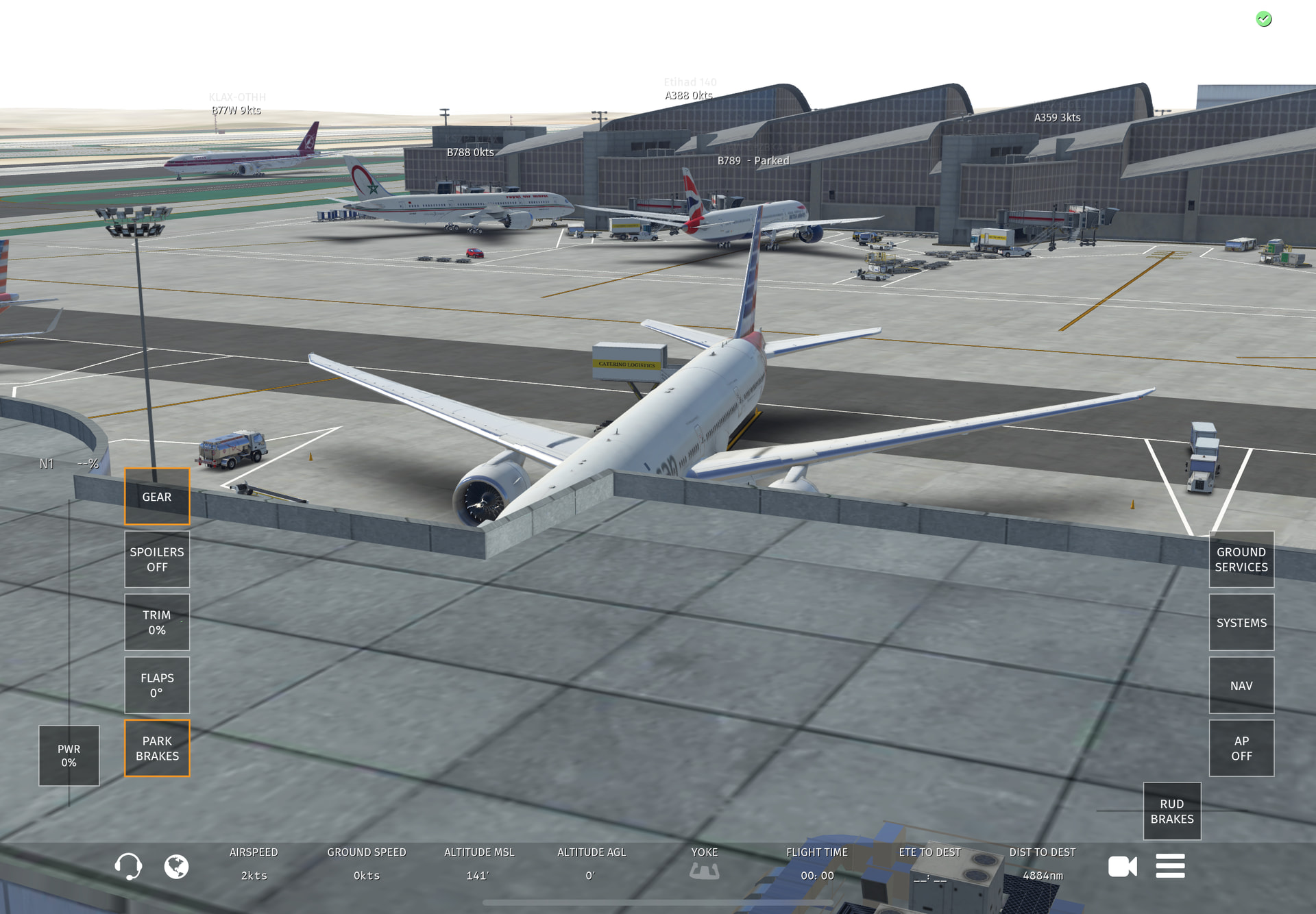Activate the RUD BRAKES control

1171,811
